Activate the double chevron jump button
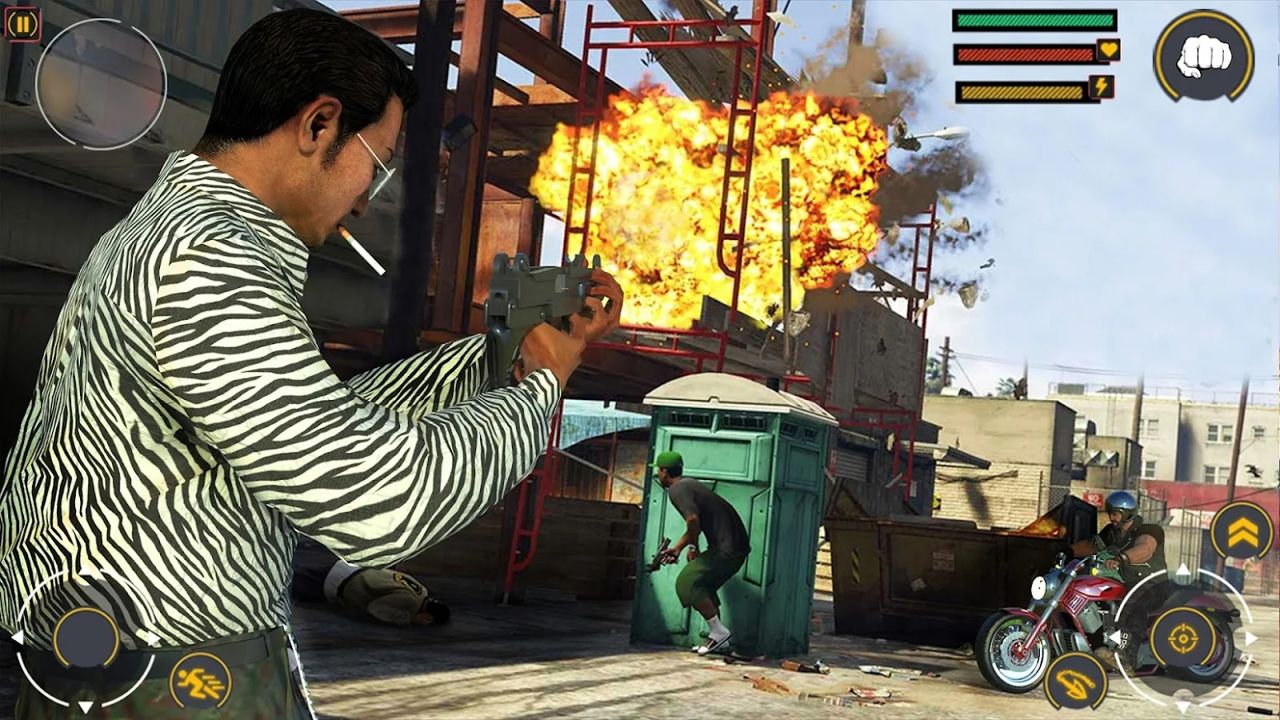This screenshot has width=1280, height=720. [x=1241, y=531]
